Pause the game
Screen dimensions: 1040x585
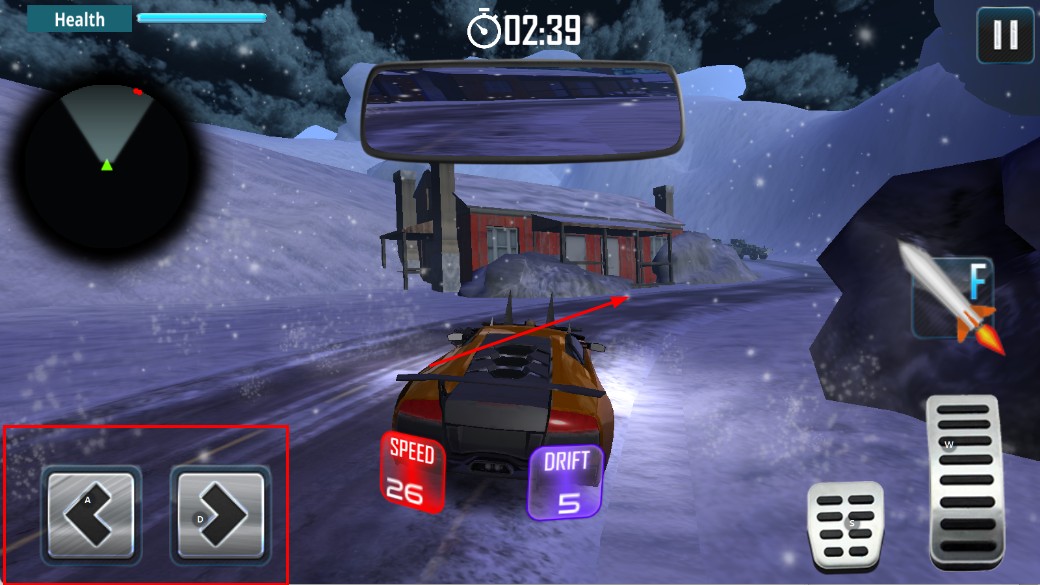point(1004,35)
